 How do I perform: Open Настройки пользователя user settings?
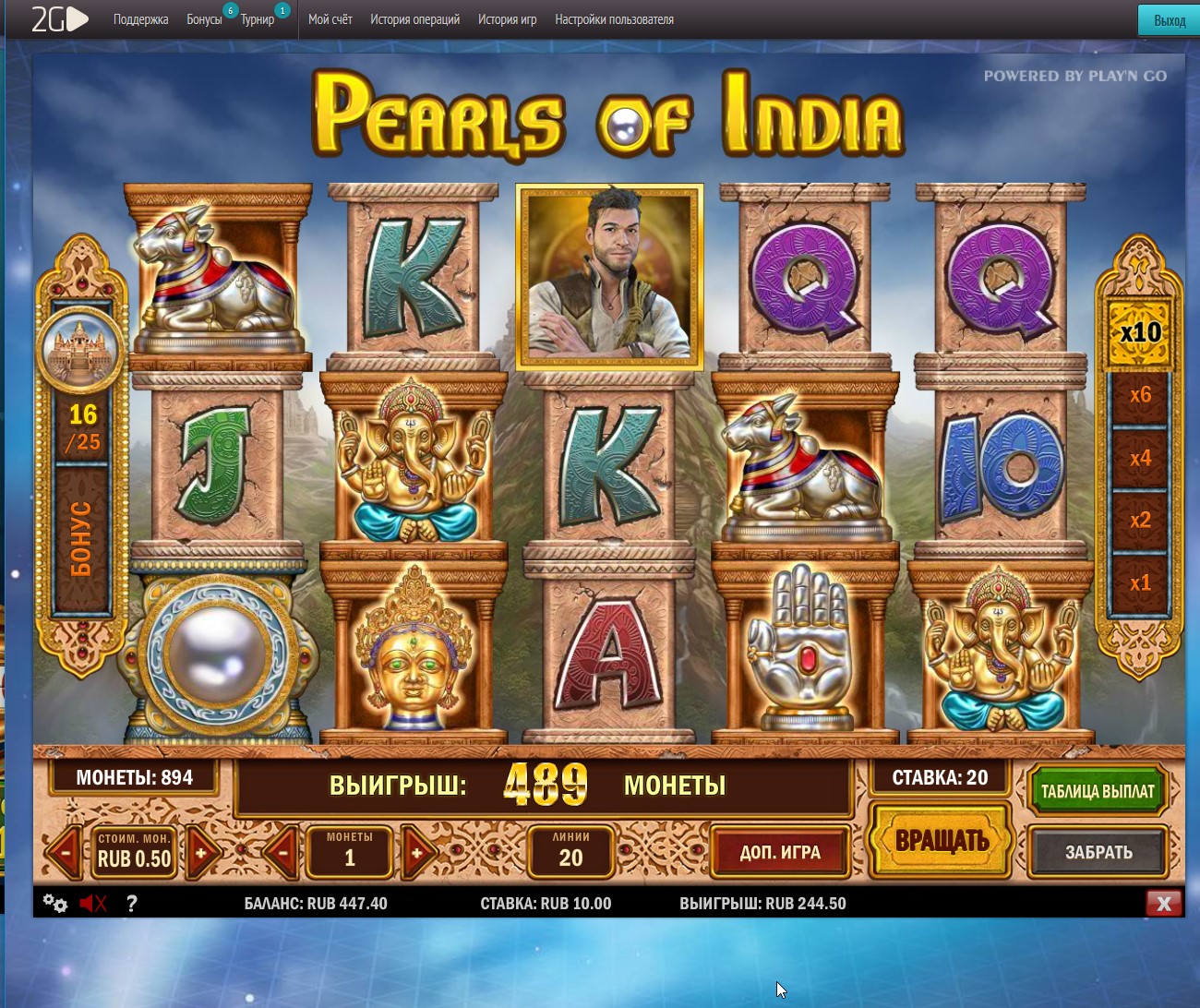pos(614,19)
